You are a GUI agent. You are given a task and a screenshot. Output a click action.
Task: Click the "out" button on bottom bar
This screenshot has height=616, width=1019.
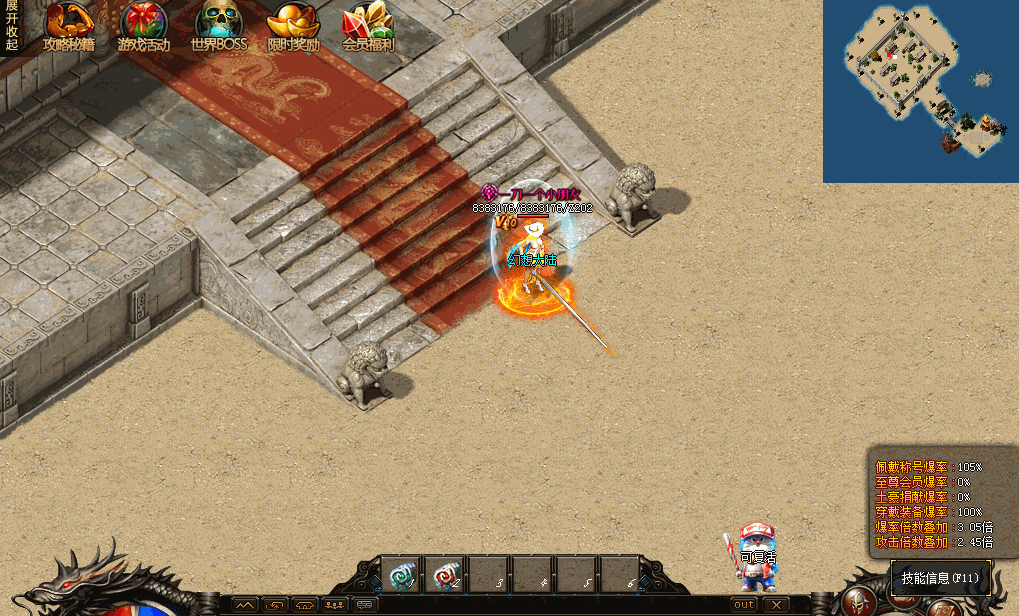point(744,604)
